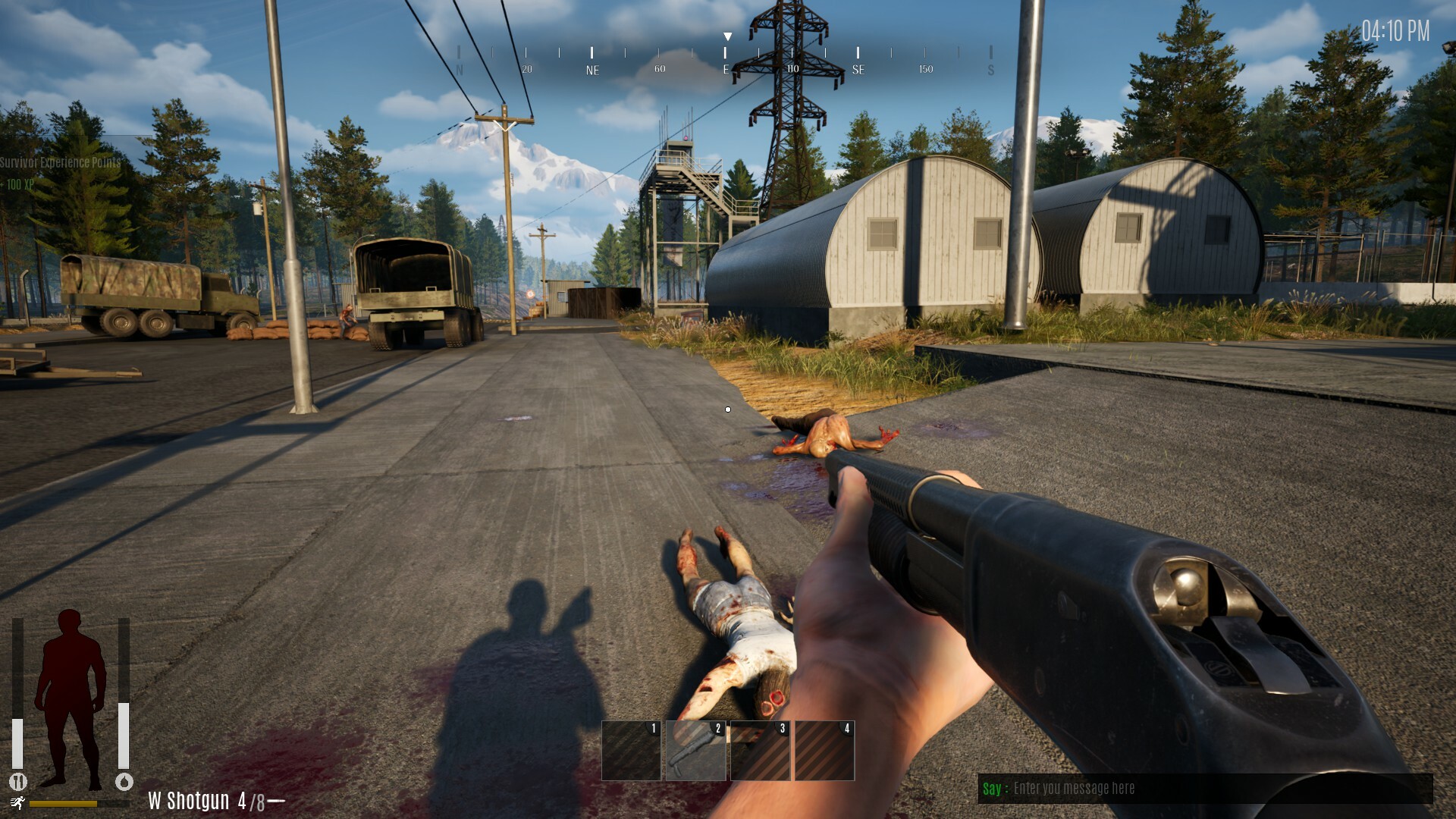Choose empty hotbar slot 1
The image size is (1456, 819).
pos(631,750)
